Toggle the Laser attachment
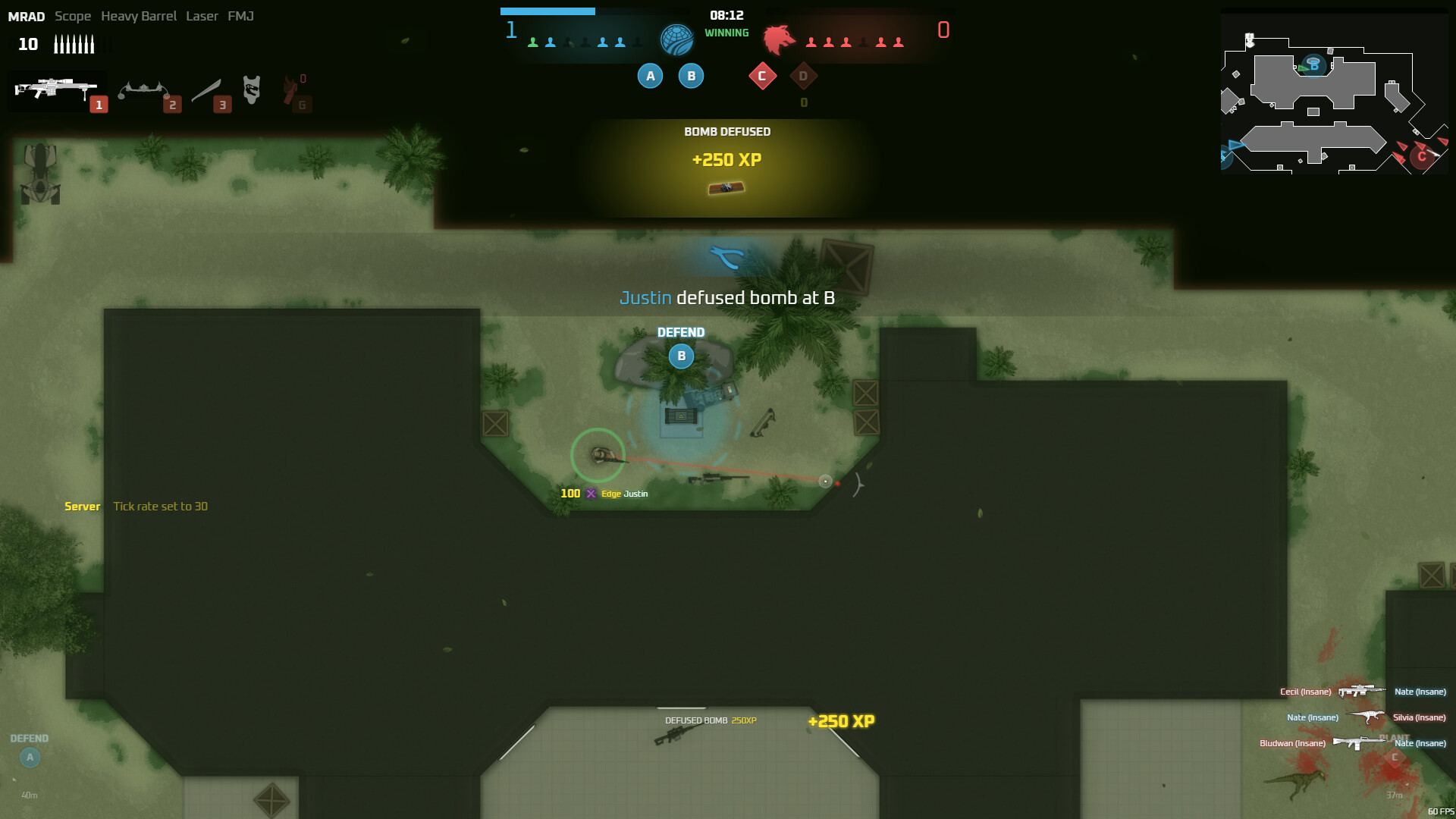Viewport: 1456px width, 819px height. (x=202, y=16)
